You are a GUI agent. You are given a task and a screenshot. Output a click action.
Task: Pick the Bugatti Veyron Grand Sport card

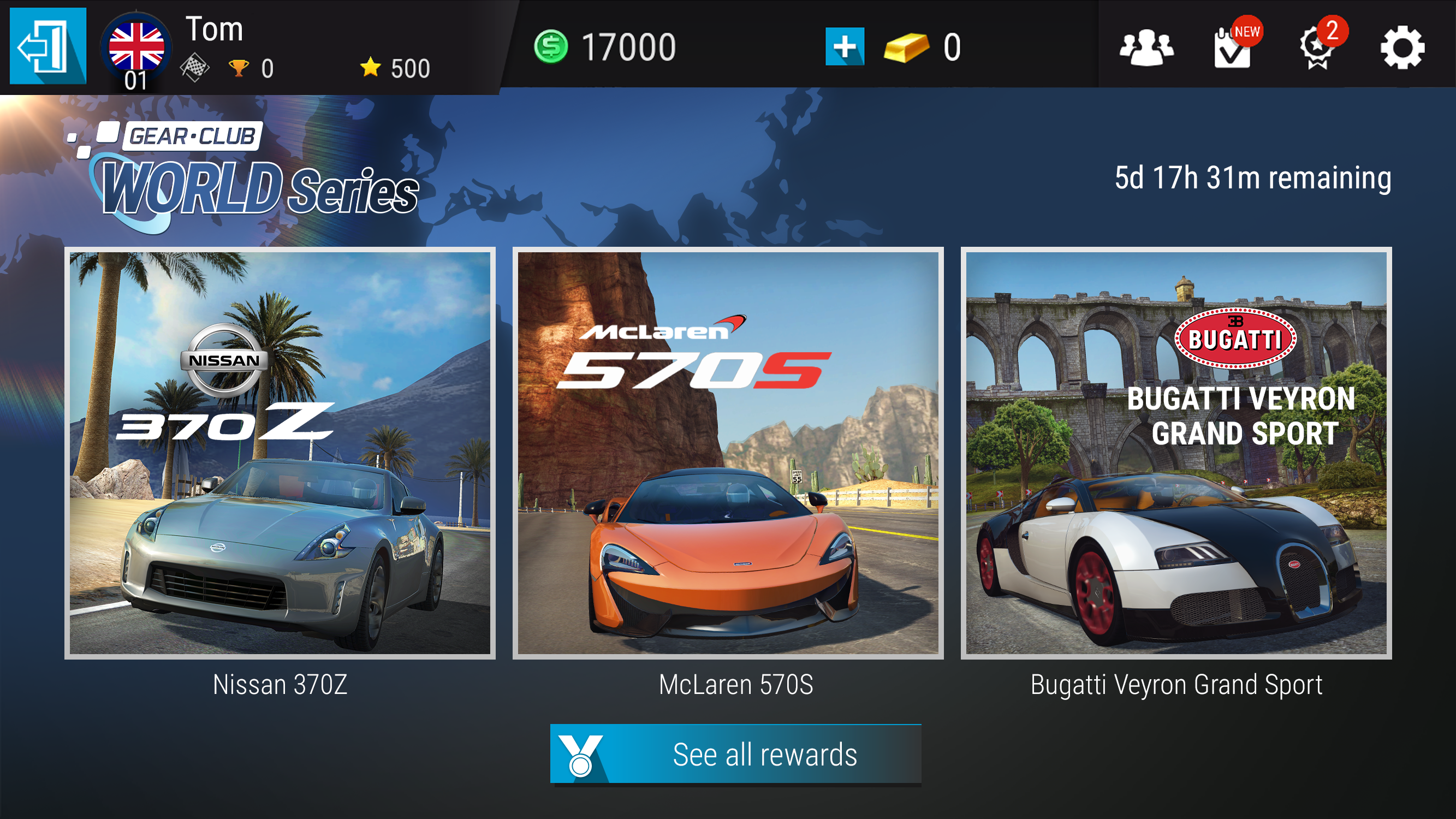1176,453
